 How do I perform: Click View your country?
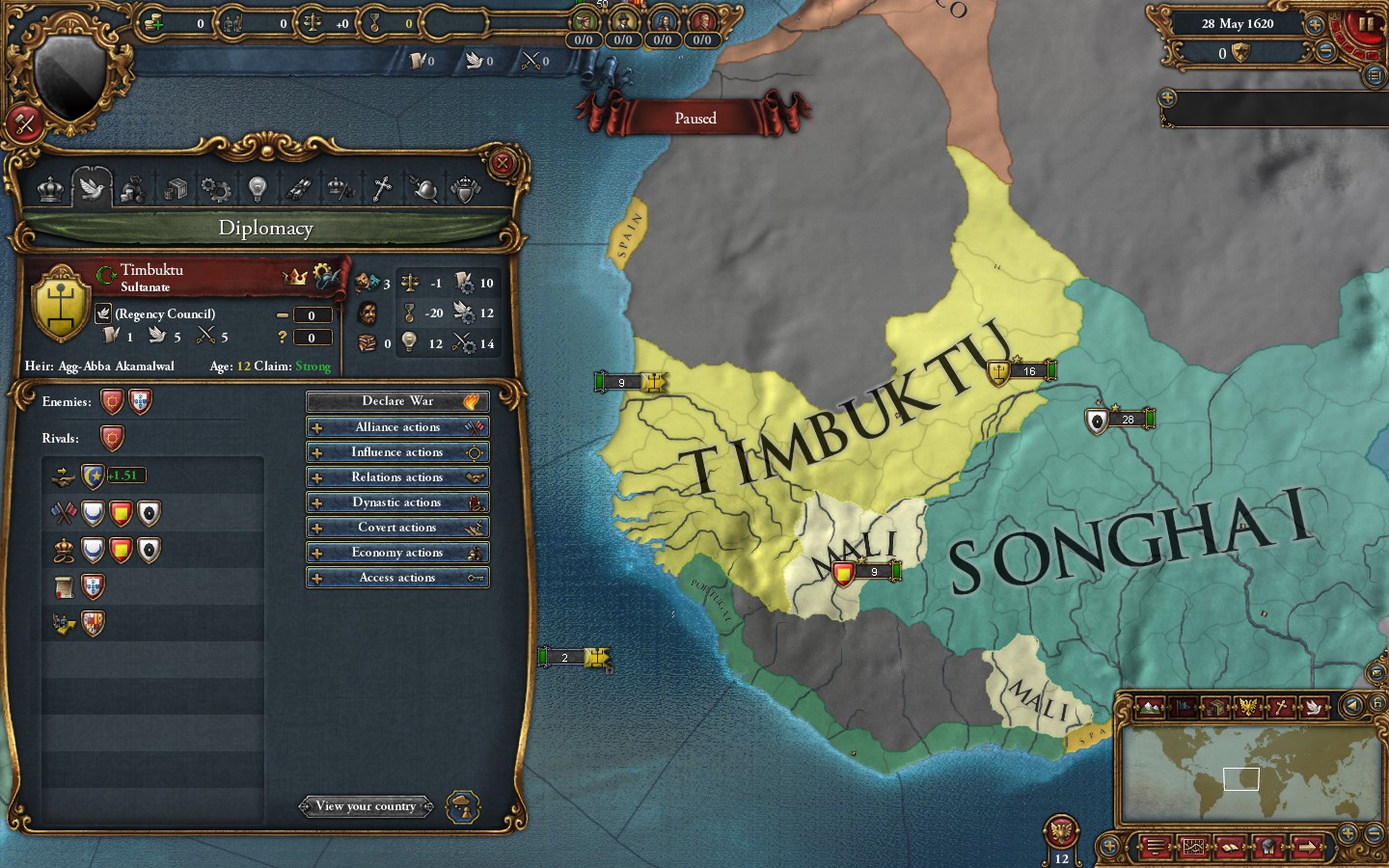[367, 806]
